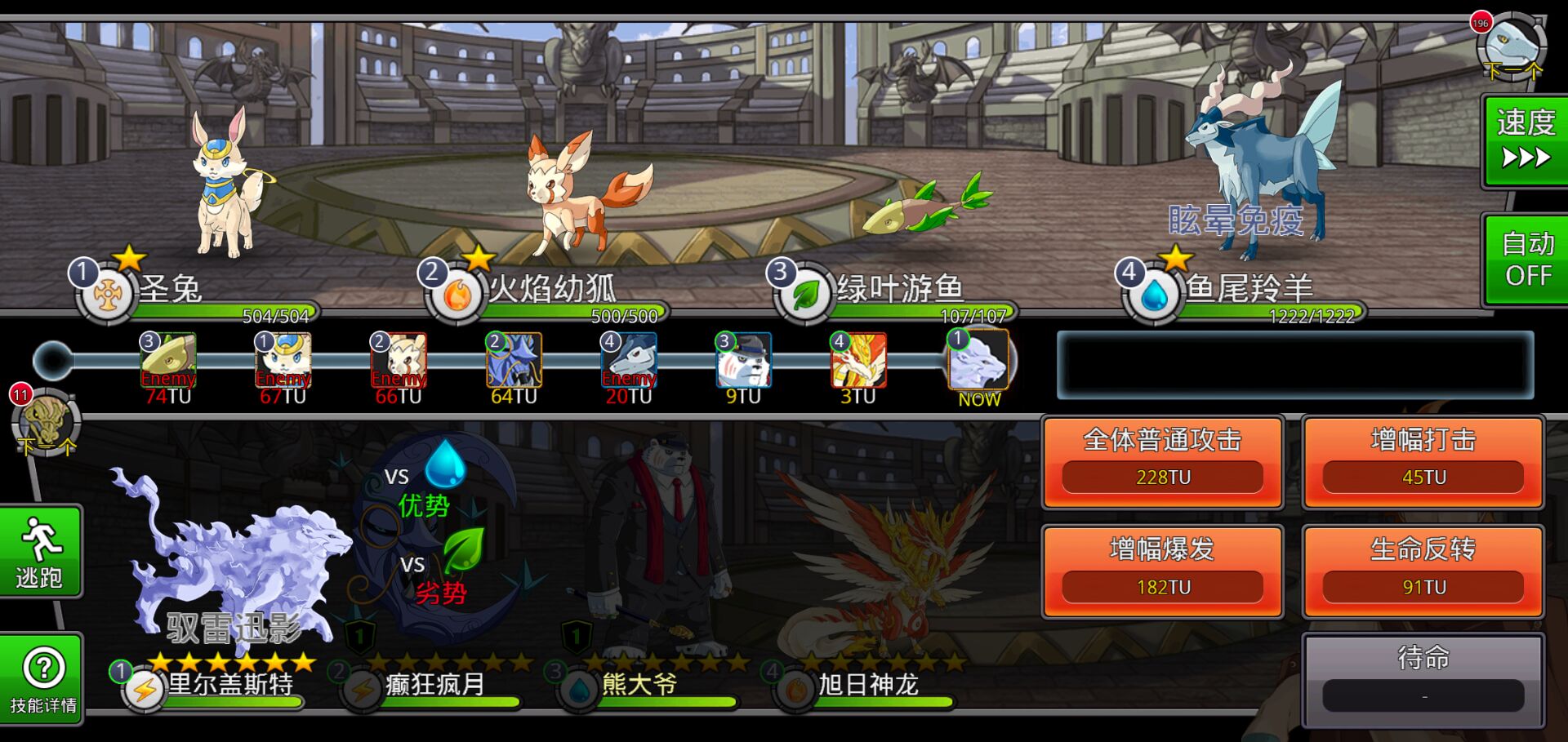The width and height of the screenshot is (1568, 742).
Task: Open 技能详情 skill details
Action: (42, 679)
